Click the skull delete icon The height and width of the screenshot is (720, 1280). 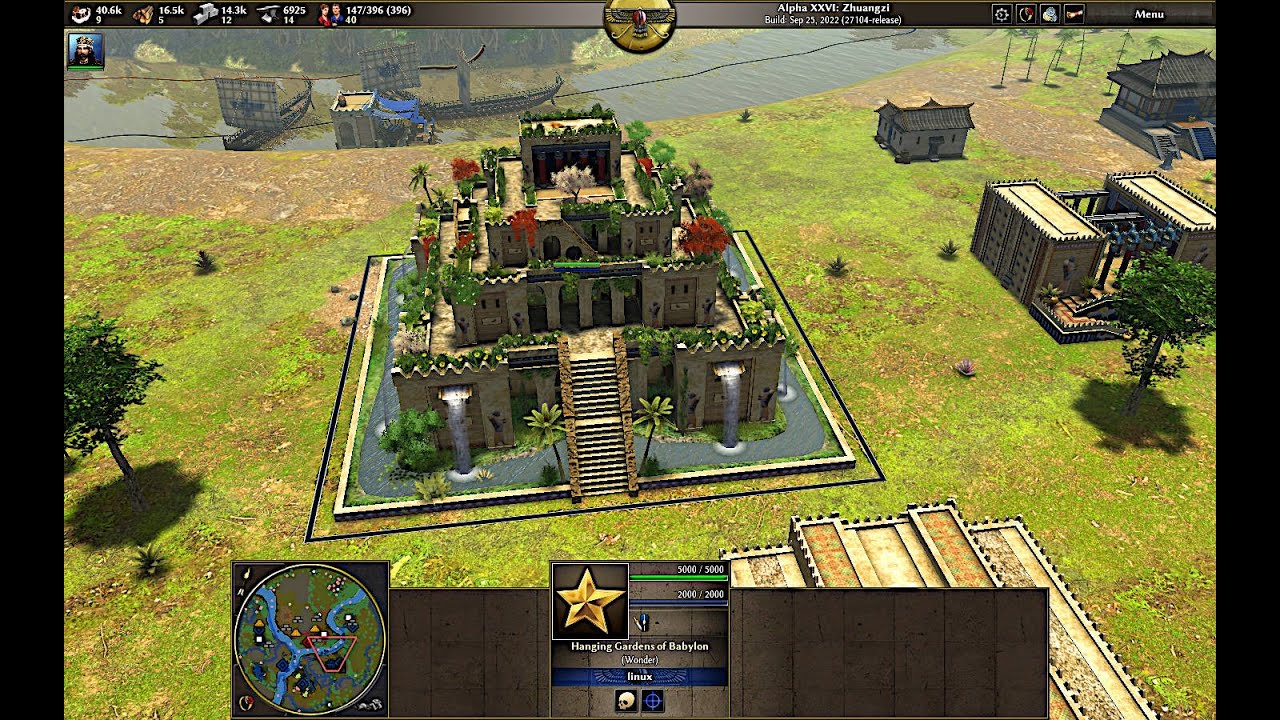626,702
